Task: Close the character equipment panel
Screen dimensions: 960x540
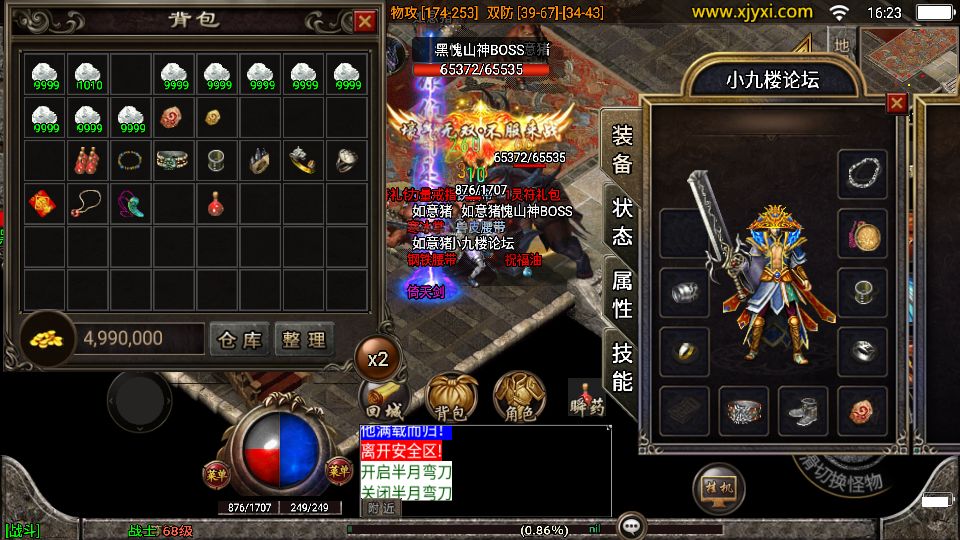Action: [896, 103]
